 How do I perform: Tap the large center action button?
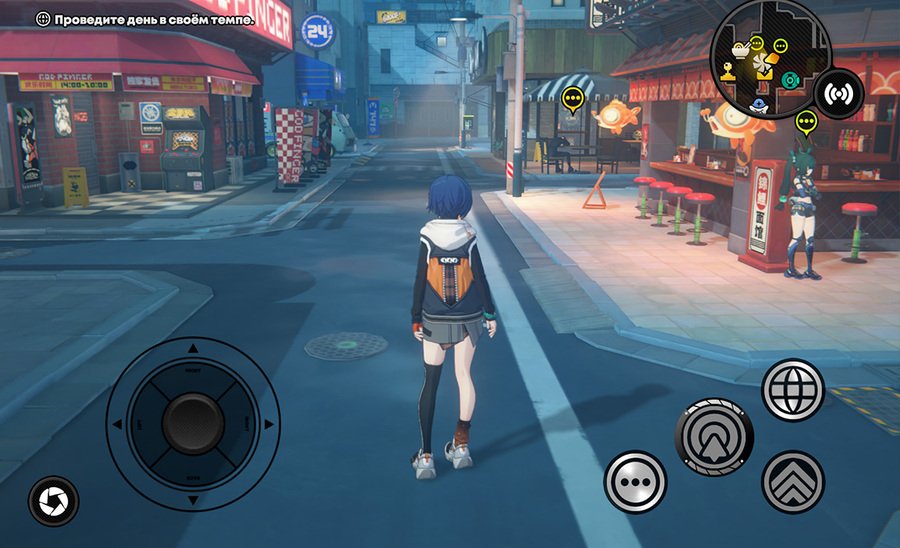click(715, 437)
